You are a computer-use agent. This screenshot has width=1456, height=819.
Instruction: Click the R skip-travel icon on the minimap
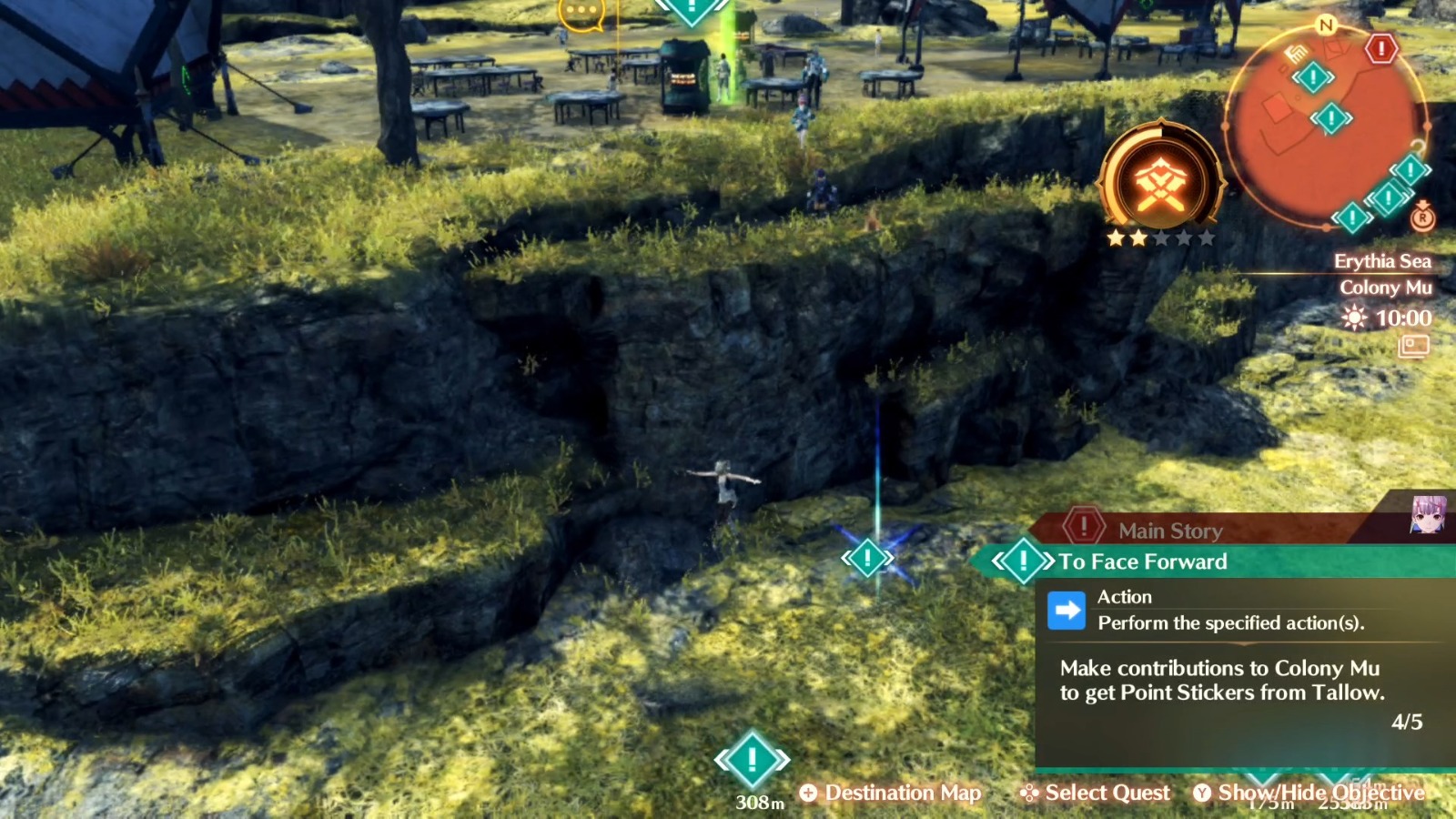coord(1422,218)
